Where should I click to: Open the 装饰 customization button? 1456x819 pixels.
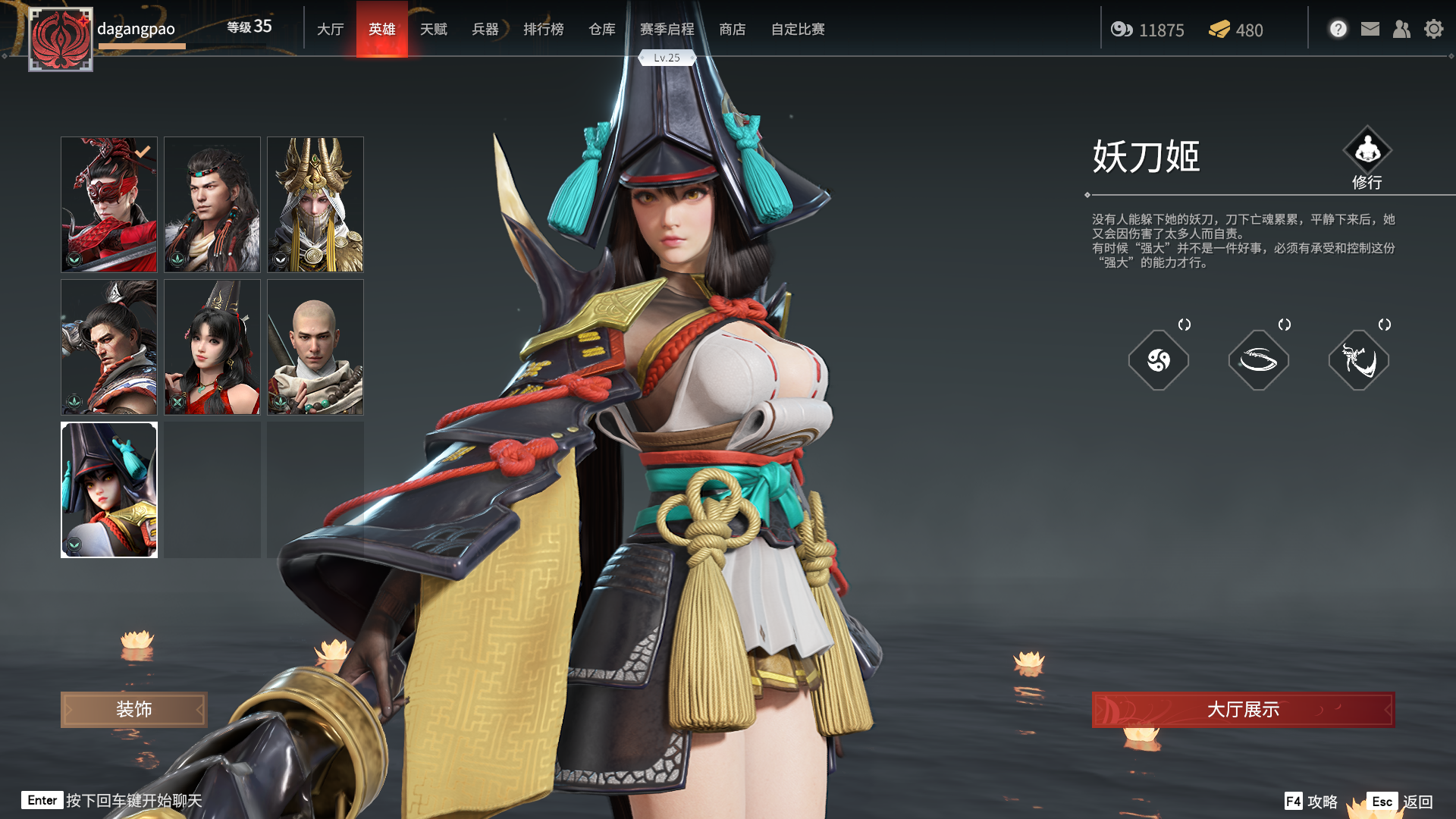[x=133, y=710]
